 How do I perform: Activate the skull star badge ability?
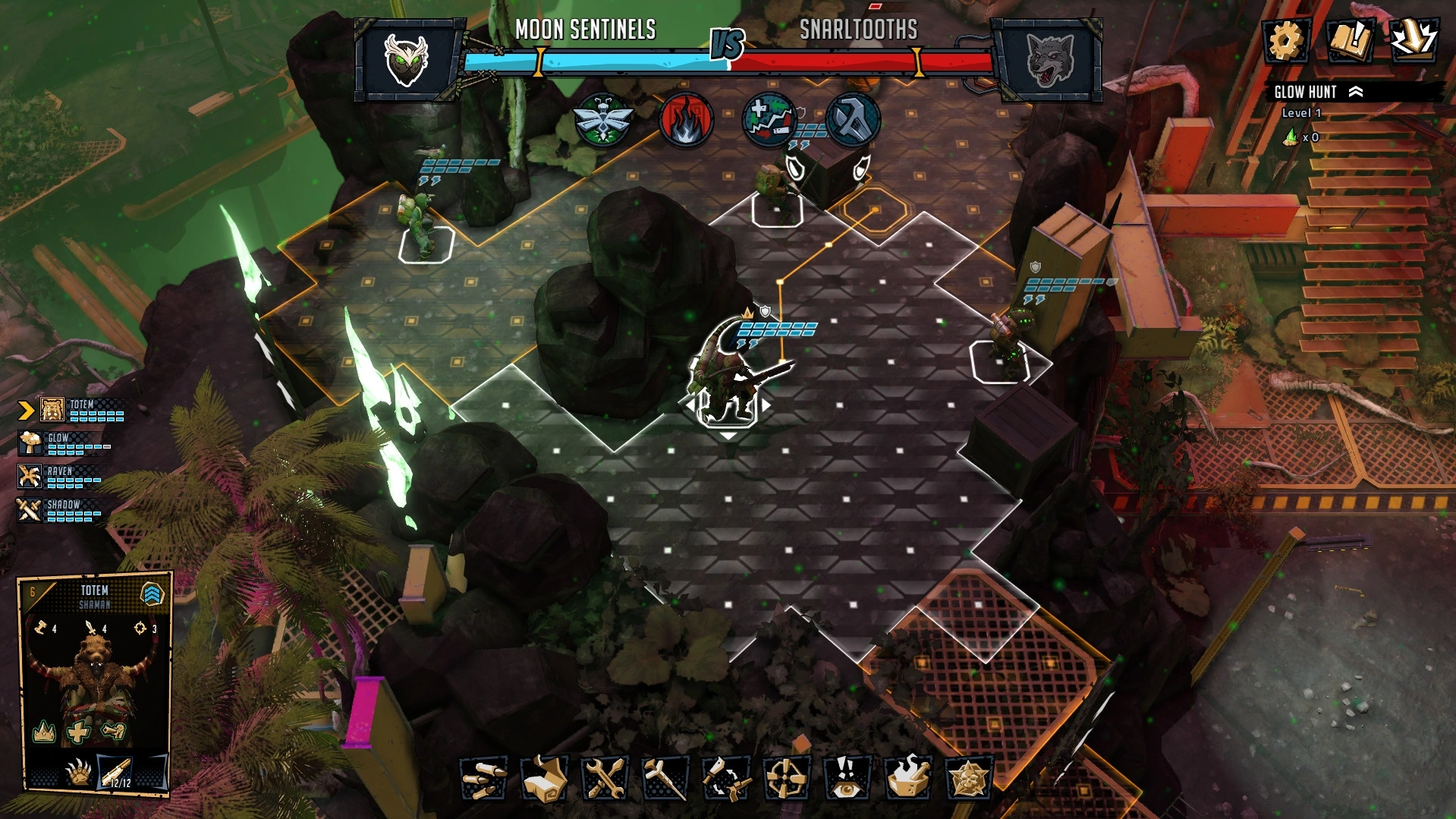968,779
